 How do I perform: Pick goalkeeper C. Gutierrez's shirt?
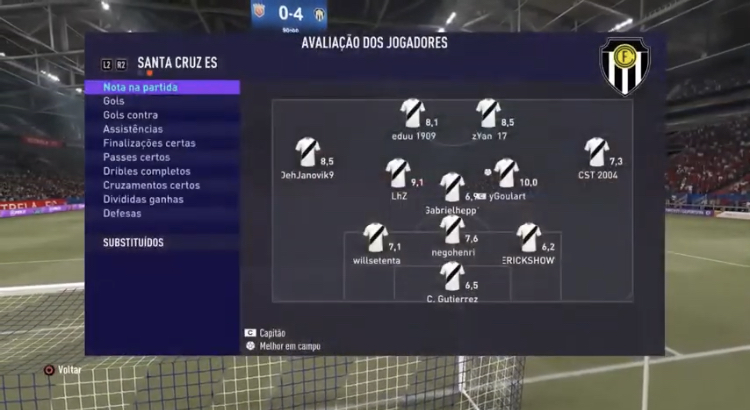pos(452,276)
